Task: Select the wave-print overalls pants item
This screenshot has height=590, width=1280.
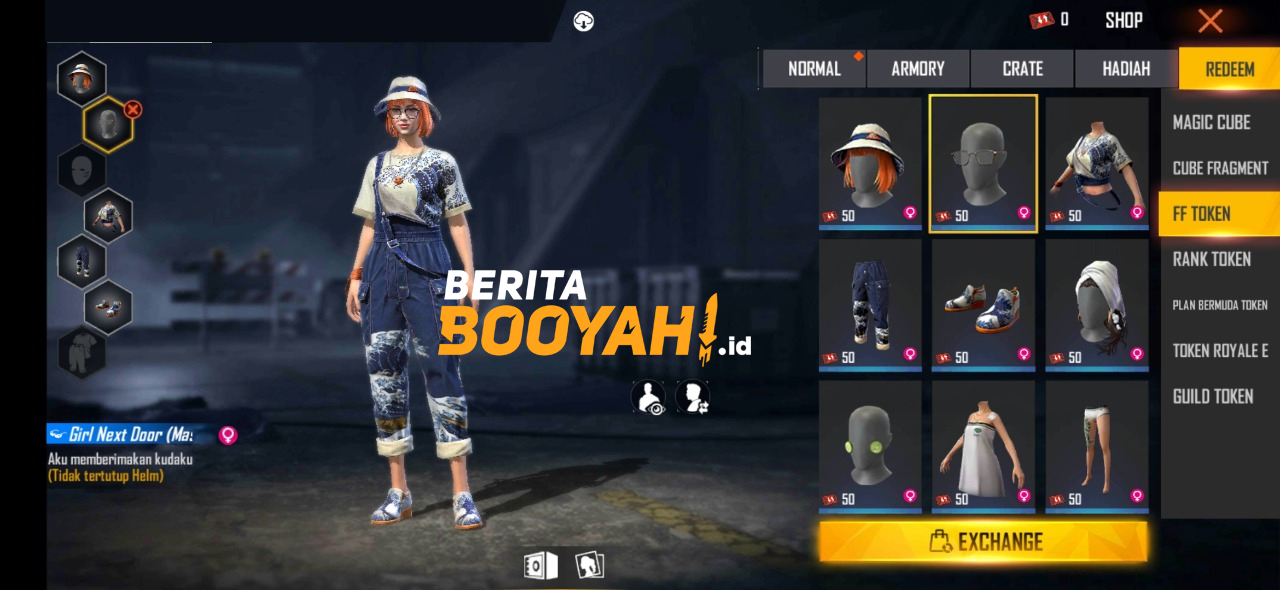Action: coord(870,305)
